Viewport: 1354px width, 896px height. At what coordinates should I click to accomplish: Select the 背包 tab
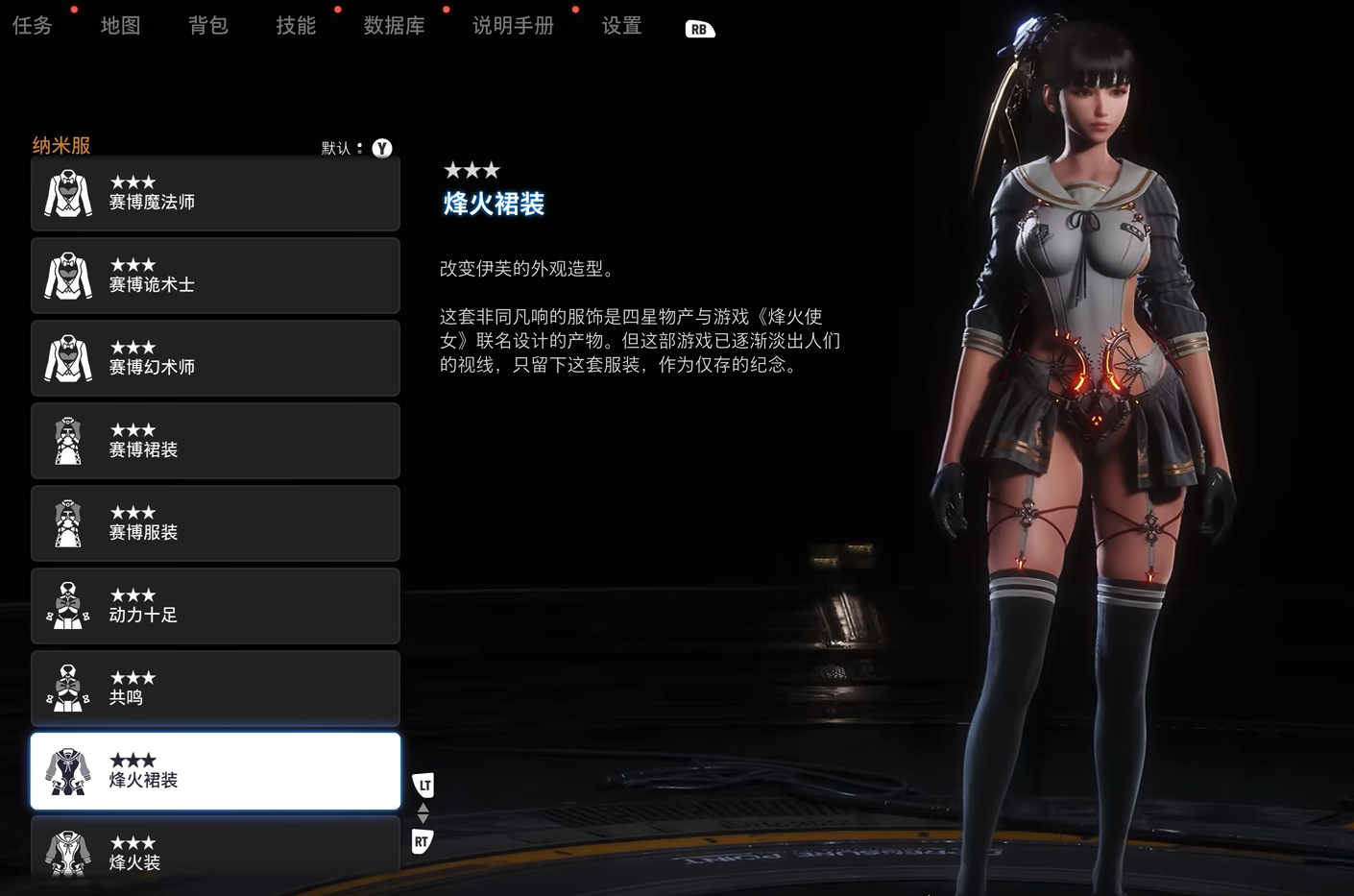click(208, 26)
